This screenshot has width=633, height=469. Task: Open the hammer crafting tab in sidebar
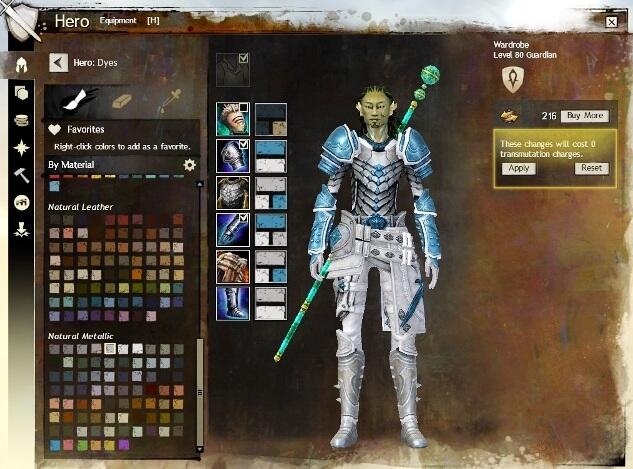(x=21, y=175)
